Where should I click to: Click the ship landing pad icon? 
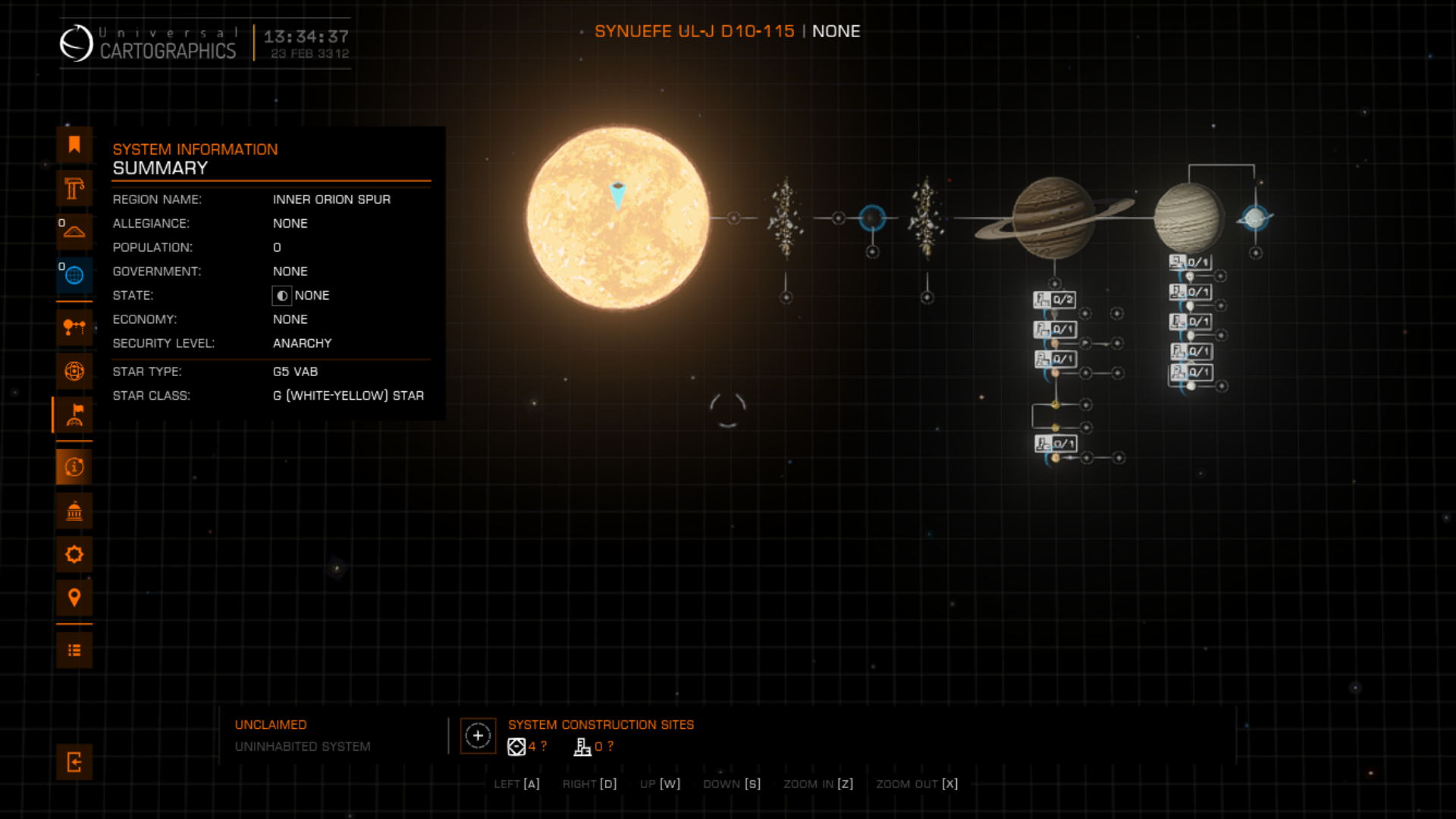point(74,231)
